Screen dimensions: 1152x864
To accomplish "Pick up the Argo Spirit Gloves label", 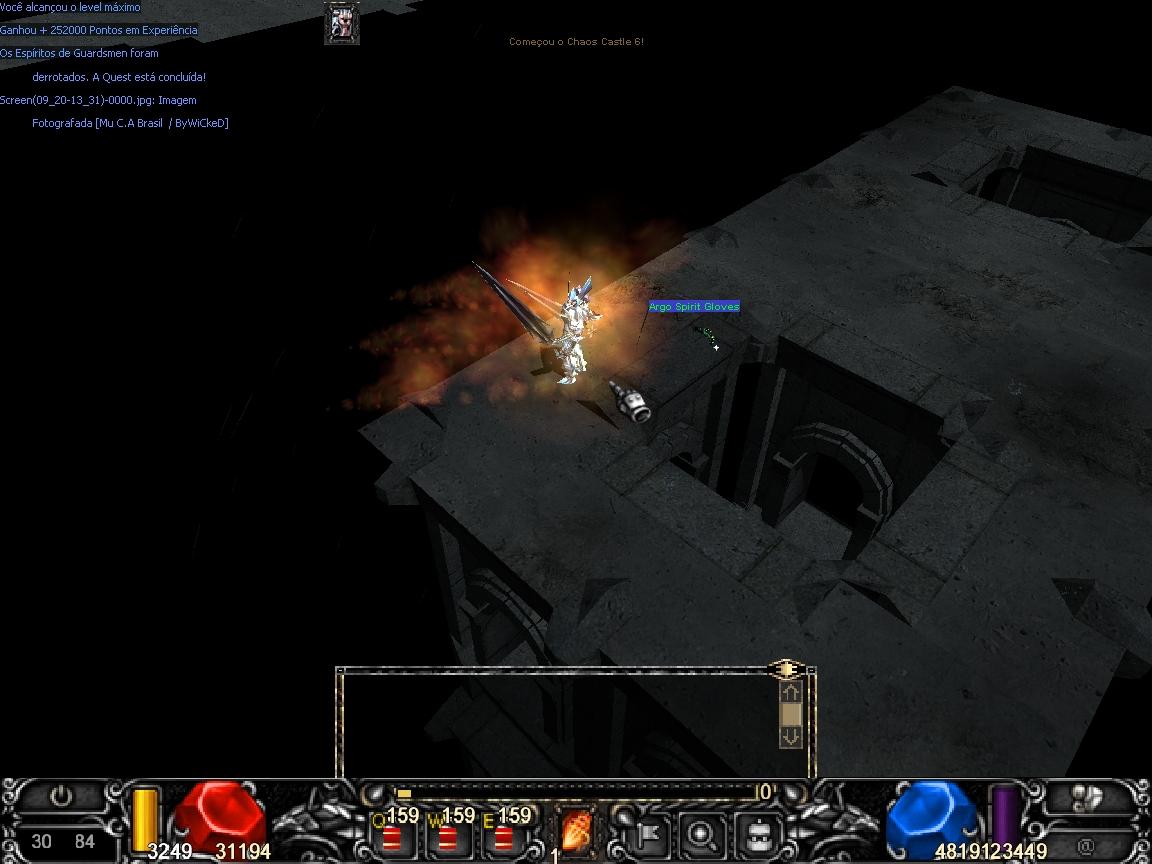I will click(x=694, y=307).
